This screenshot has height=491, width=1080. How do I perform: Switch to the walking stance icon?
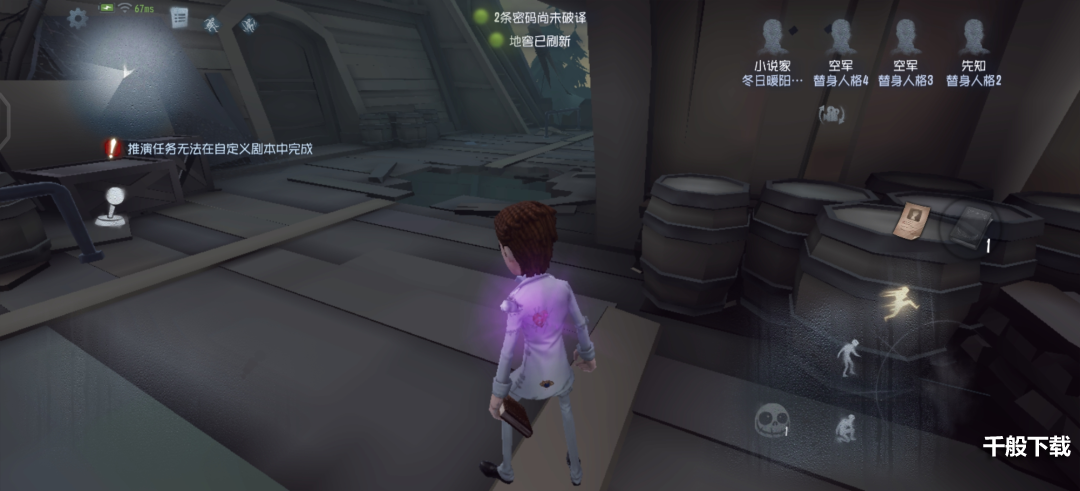[848, 357]
